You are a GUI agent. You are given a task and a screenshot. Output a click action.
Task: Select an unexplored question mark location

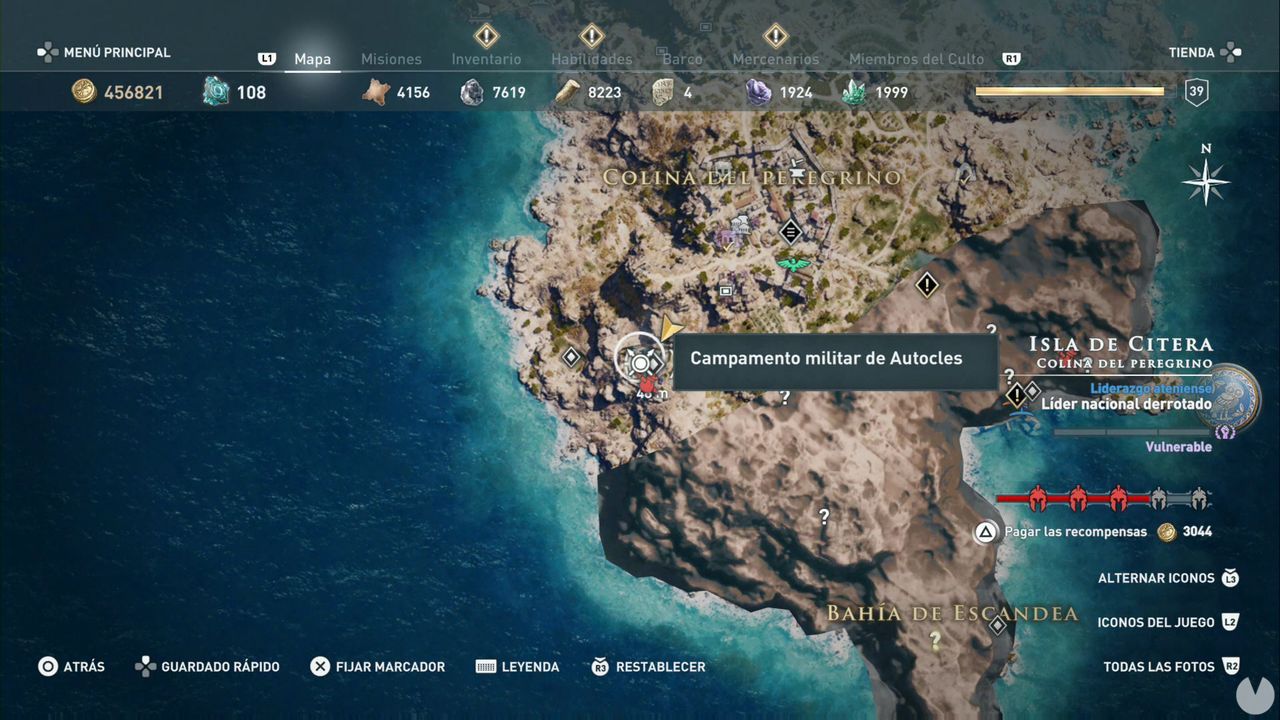click(824, 516)
